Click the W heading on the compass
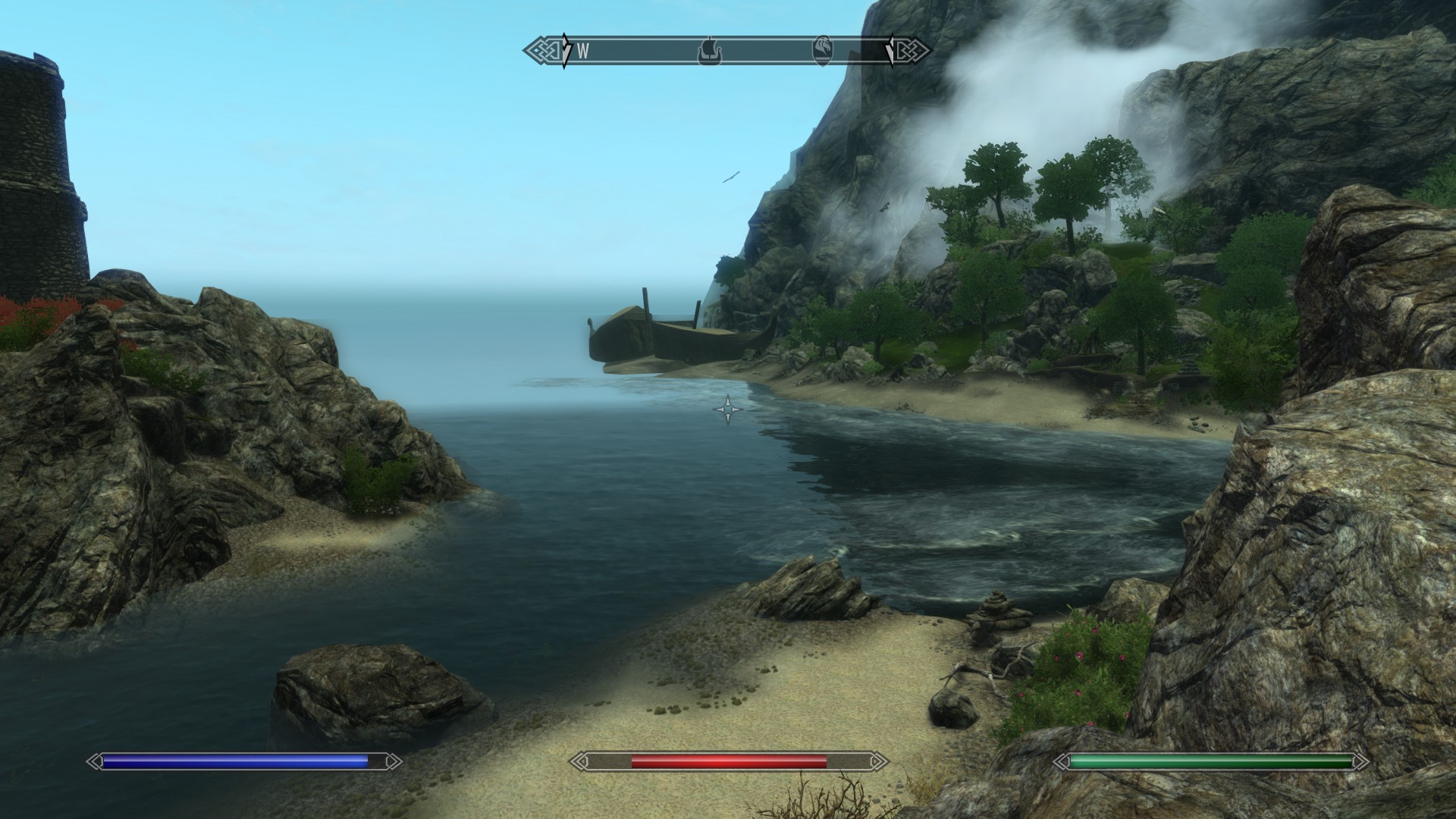 pos(583,52)
